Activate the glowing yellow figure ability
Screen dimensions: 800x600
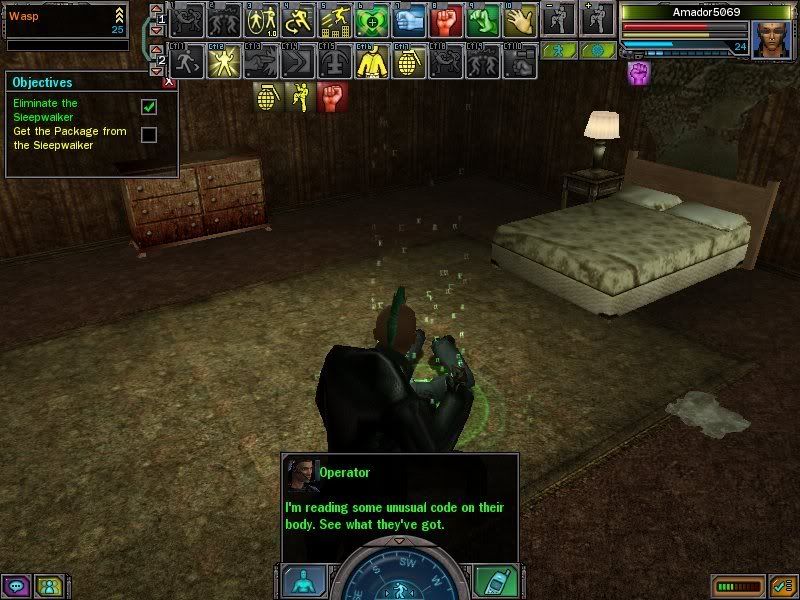[222, 62]
